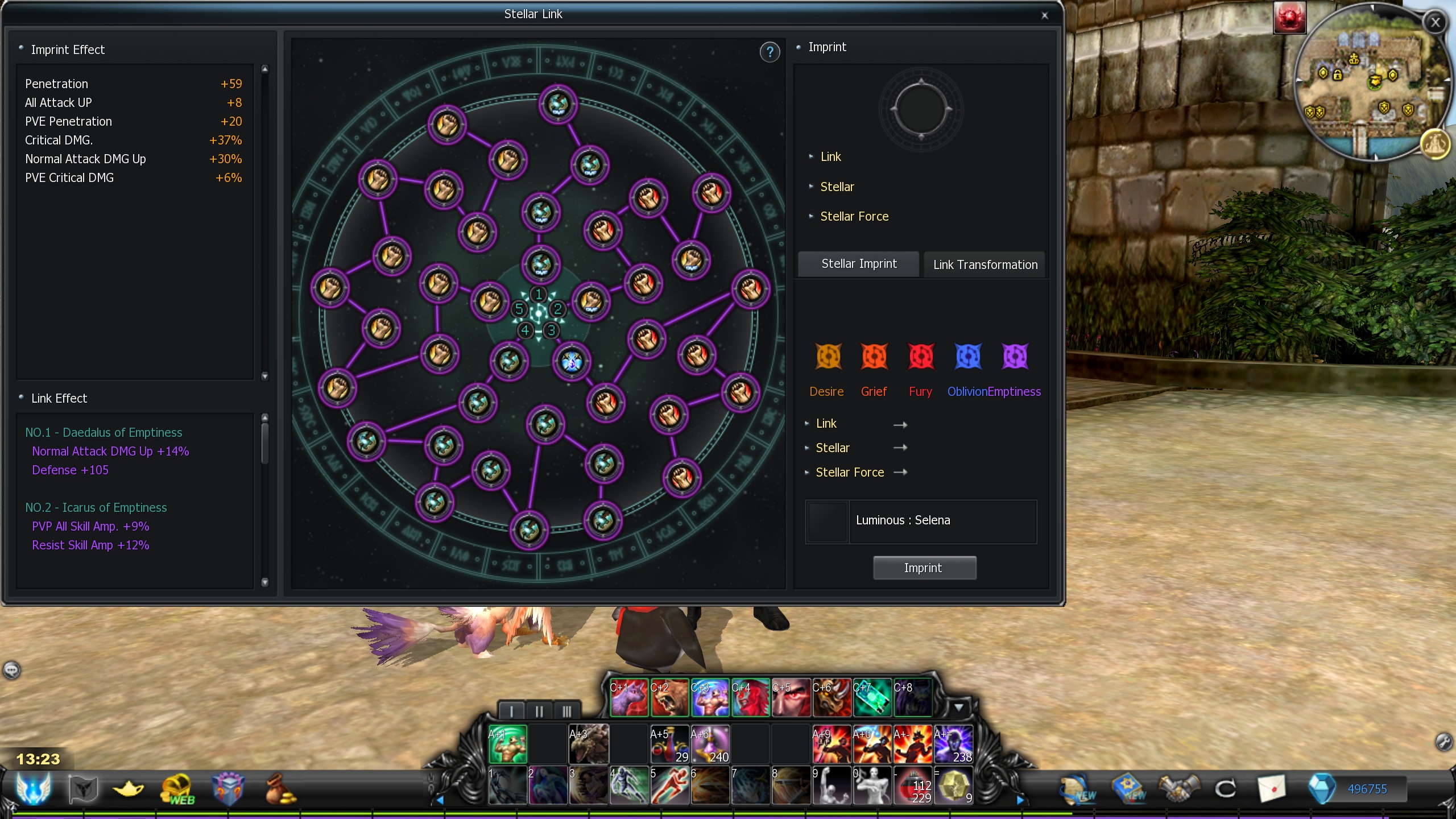Close the minimap with its X button
The image size is (1456, 819).
tap(1435, 23)
